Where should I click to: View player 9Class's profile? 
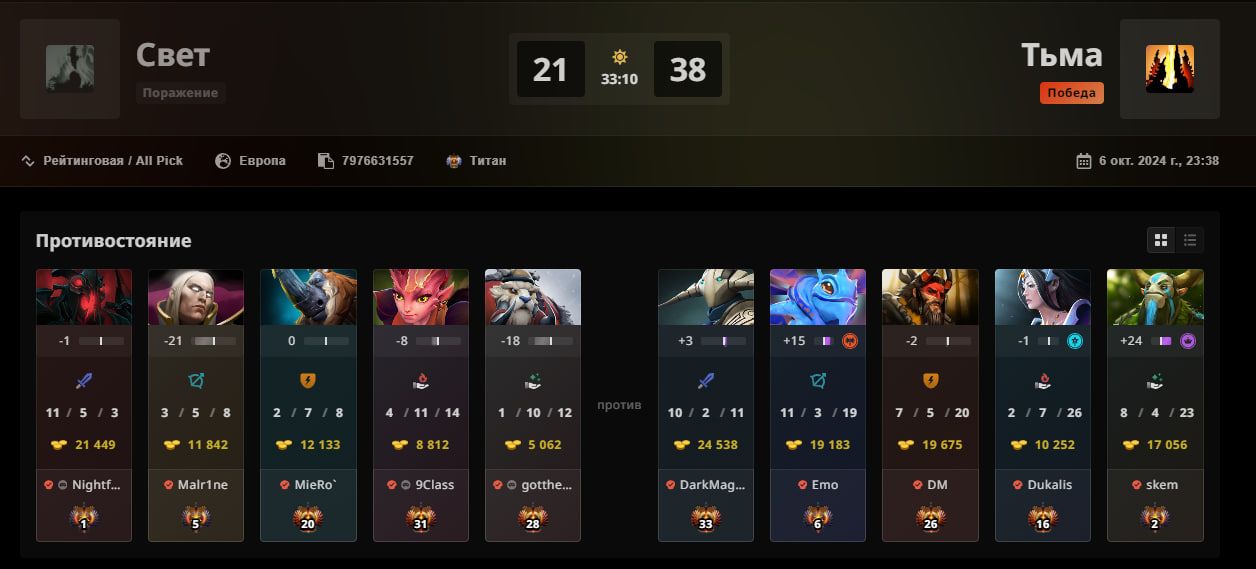(x=434, y=485)
